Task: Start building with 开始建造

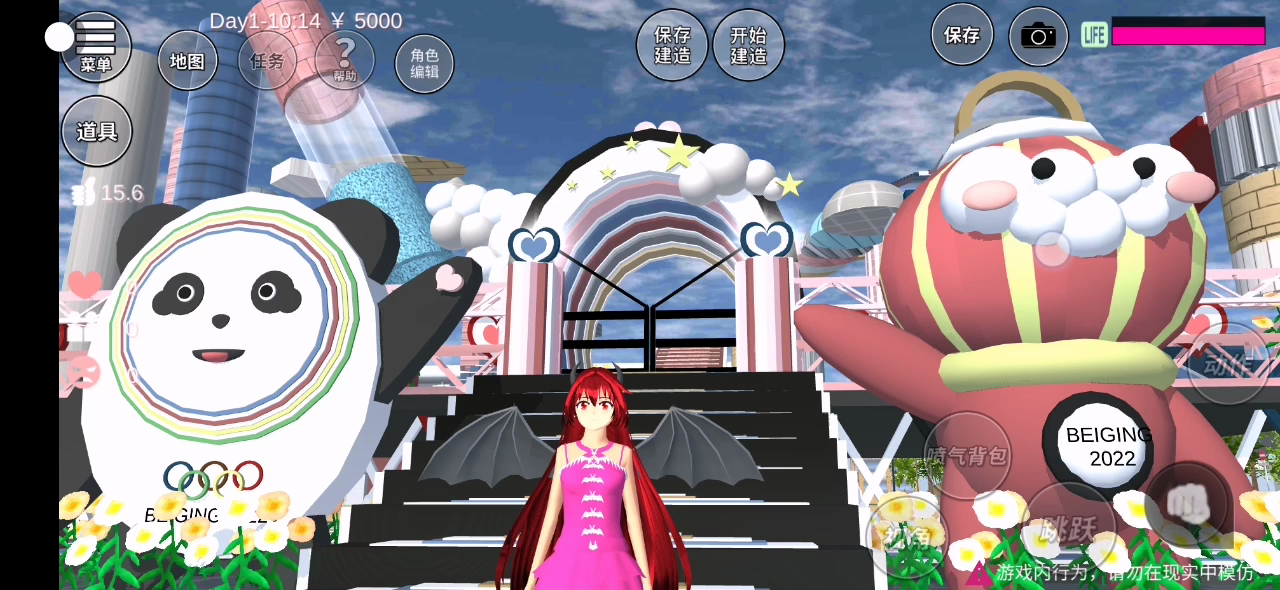Action: (x=748, y=45)
